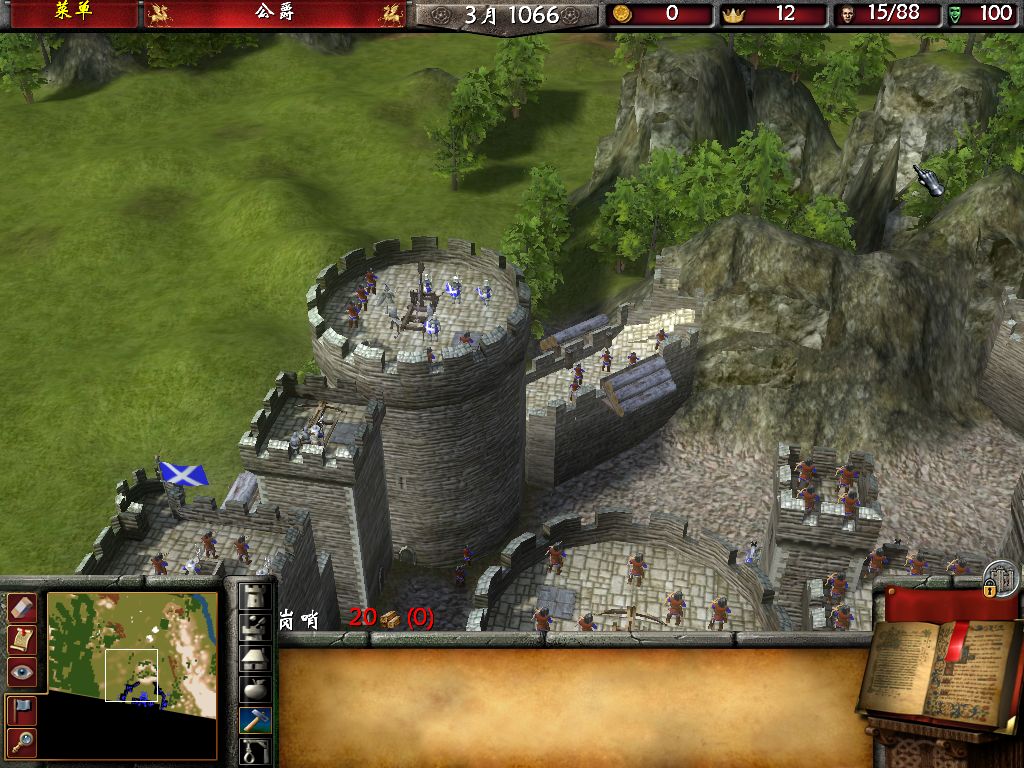Image resolution: width=1024 pixels, height=768 pixels.
Task: Open the gallows punishment category
Action: click(256, 749)
